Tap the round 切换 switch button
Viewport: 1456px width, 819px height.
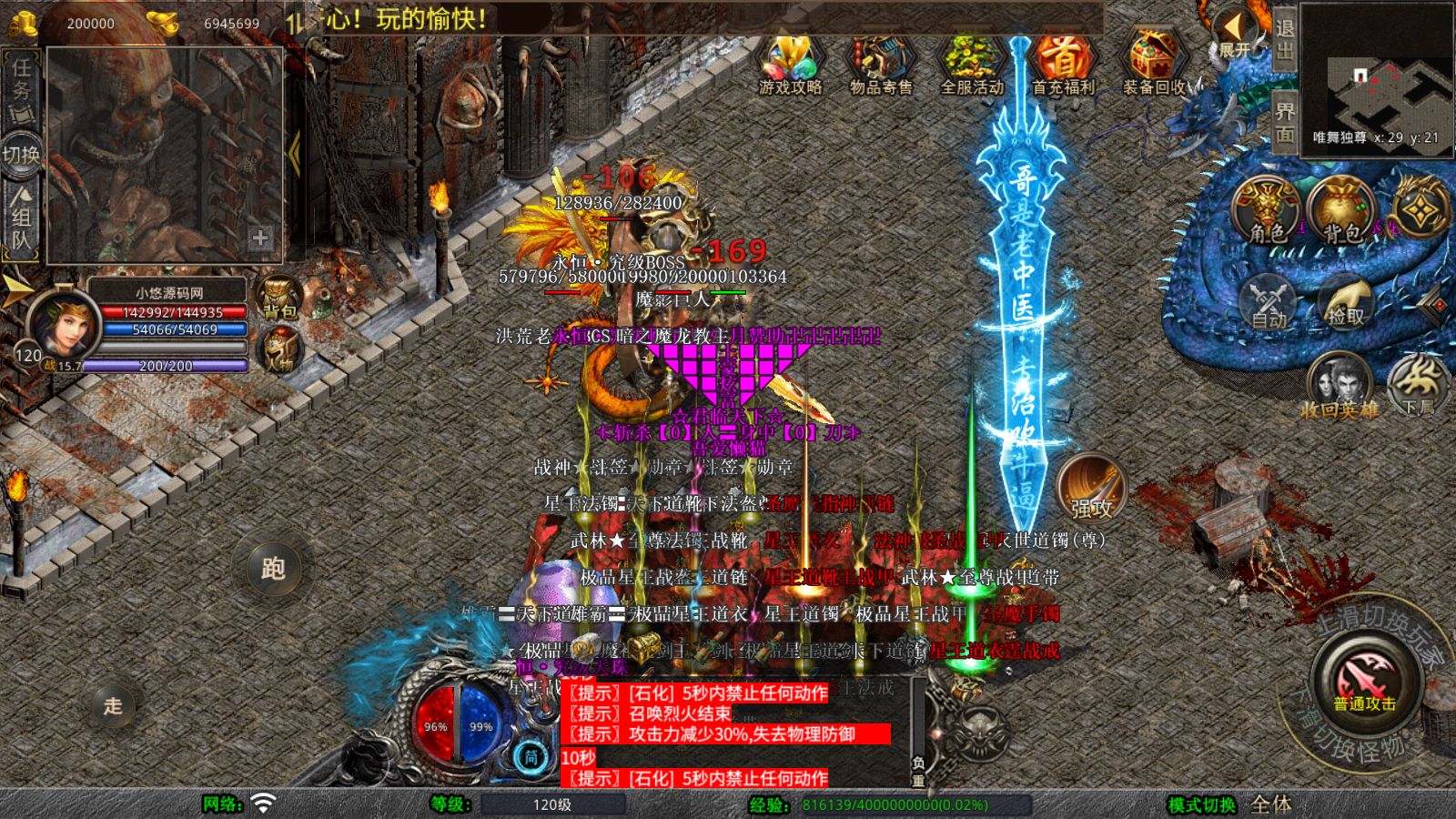pyautogui.click(x=22, y=155)
